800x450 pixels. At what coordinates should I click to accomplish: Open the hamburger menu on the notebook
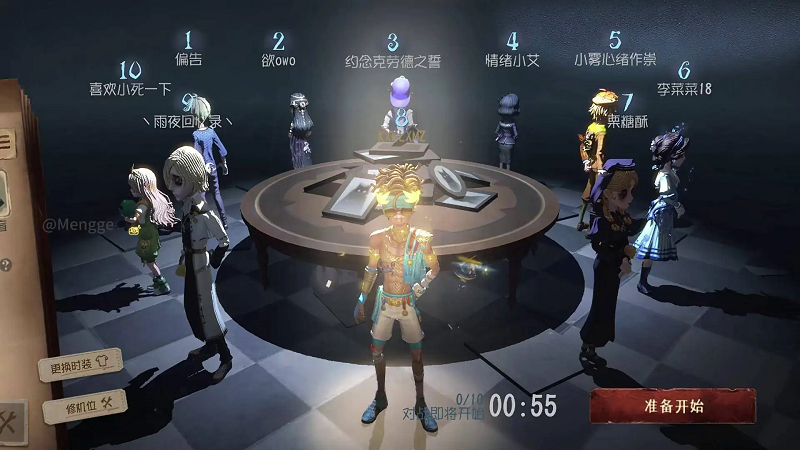point(5,141)
